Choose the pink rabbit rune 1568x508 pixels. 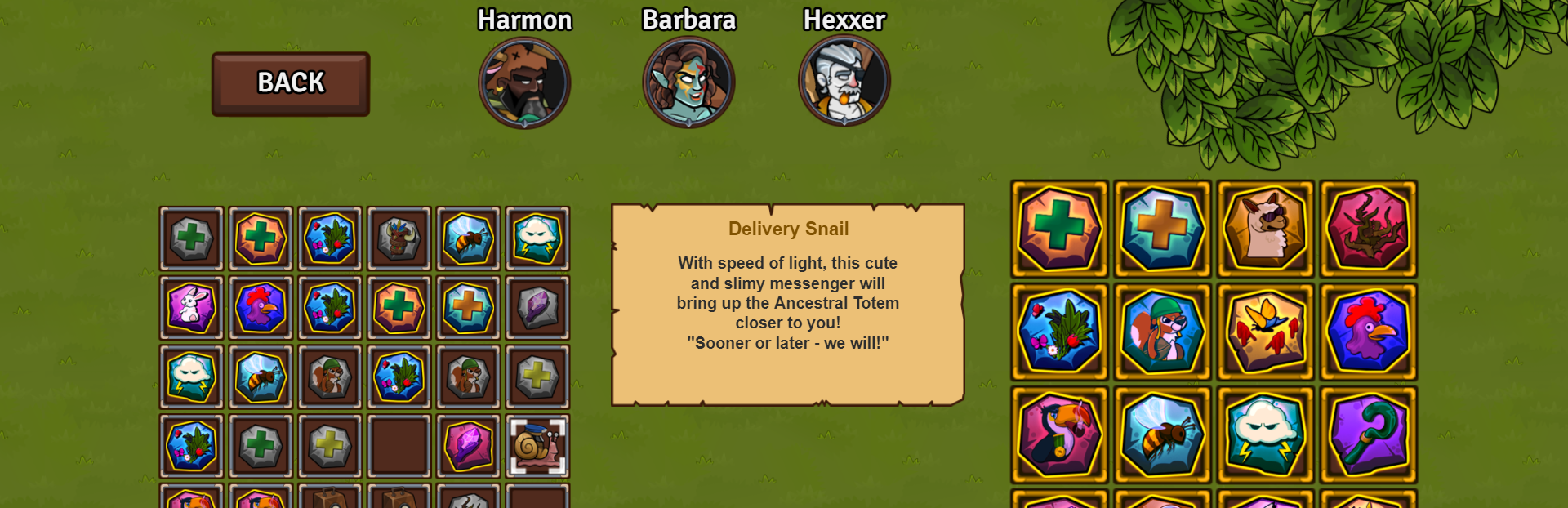(x=191, y=307)
